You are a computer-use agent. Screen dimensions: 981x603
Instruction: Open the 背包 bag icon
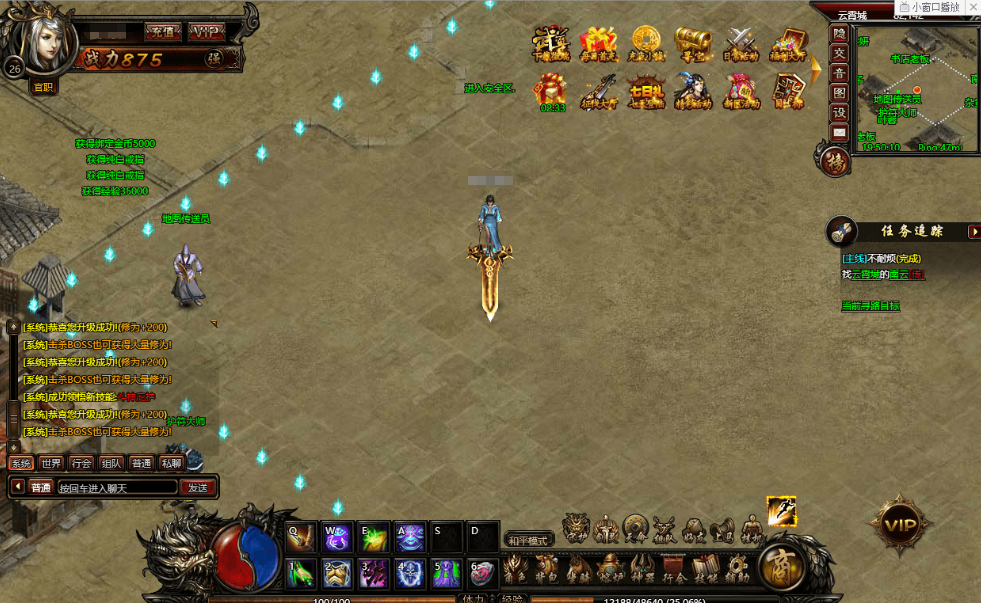(544, 571)
